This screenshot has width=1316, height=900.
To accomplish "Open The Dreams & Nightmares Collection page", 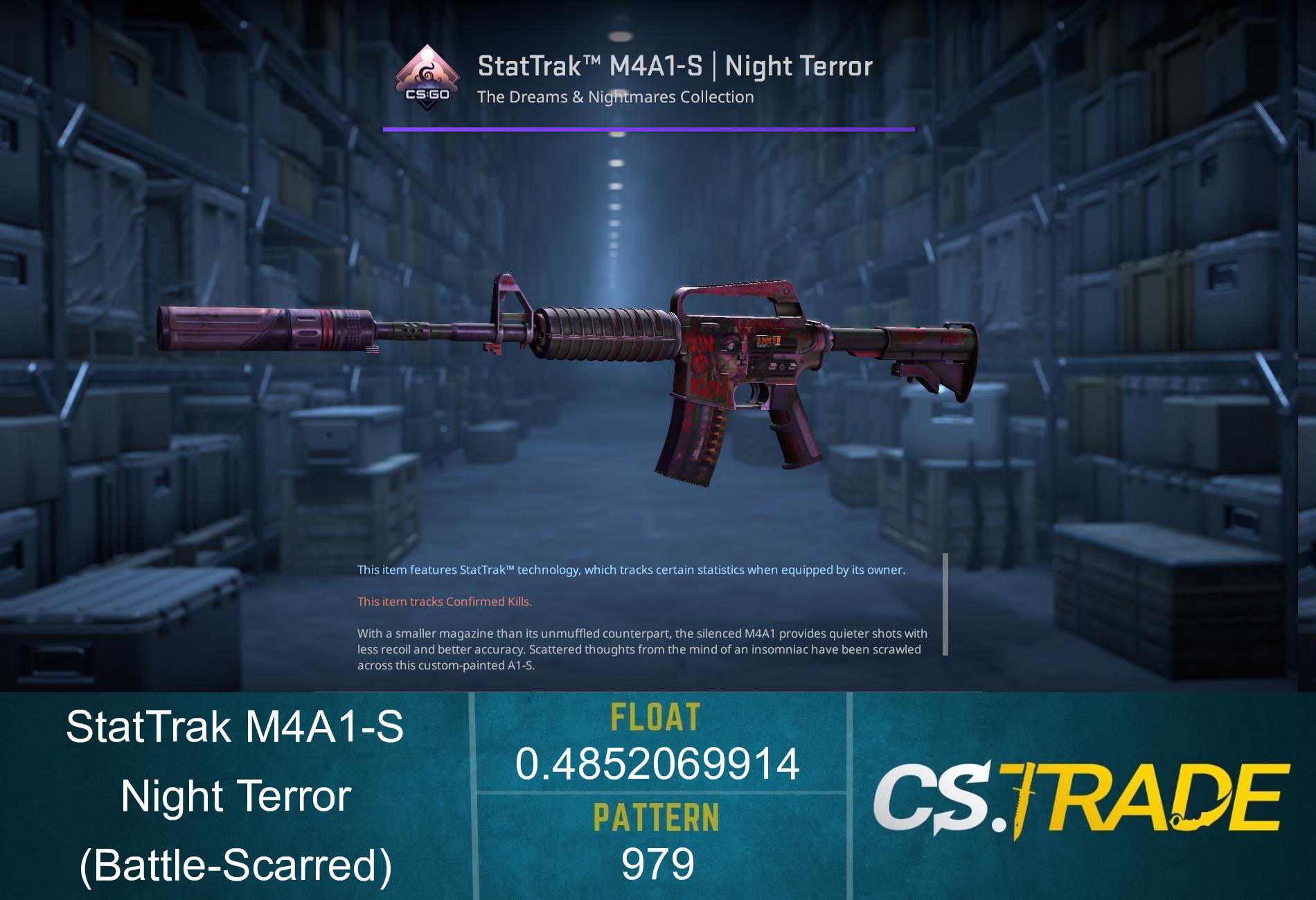I will pos(614,98).
